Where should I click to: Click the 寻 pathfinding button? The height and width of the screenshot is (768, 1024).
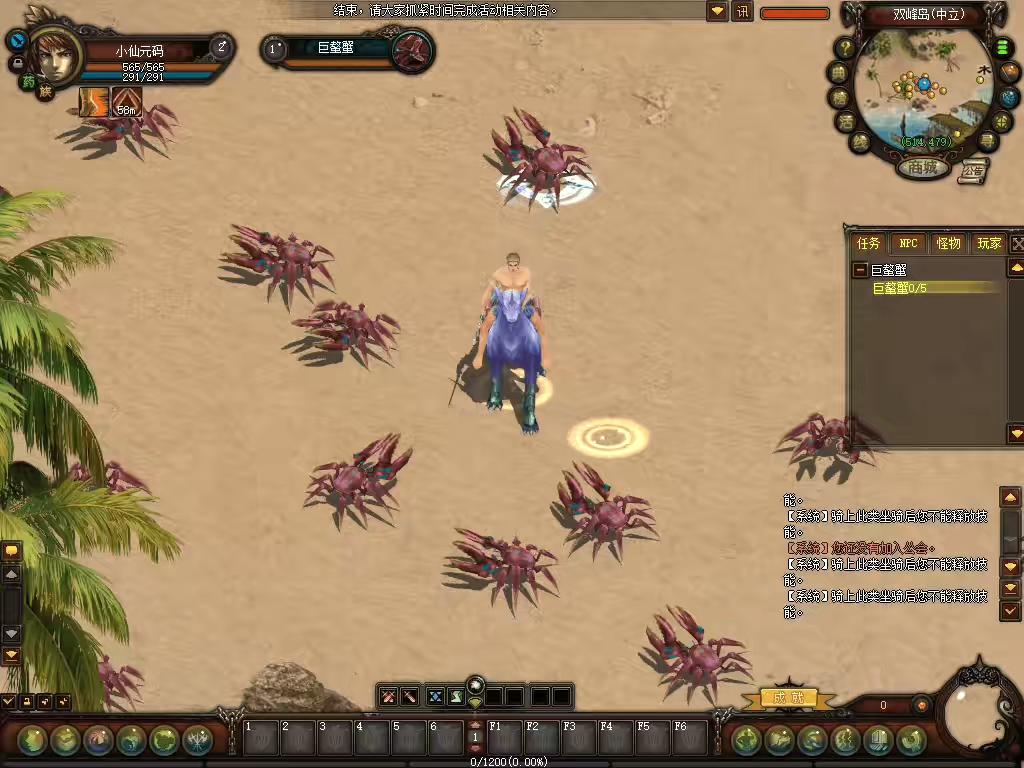[988, 140]
